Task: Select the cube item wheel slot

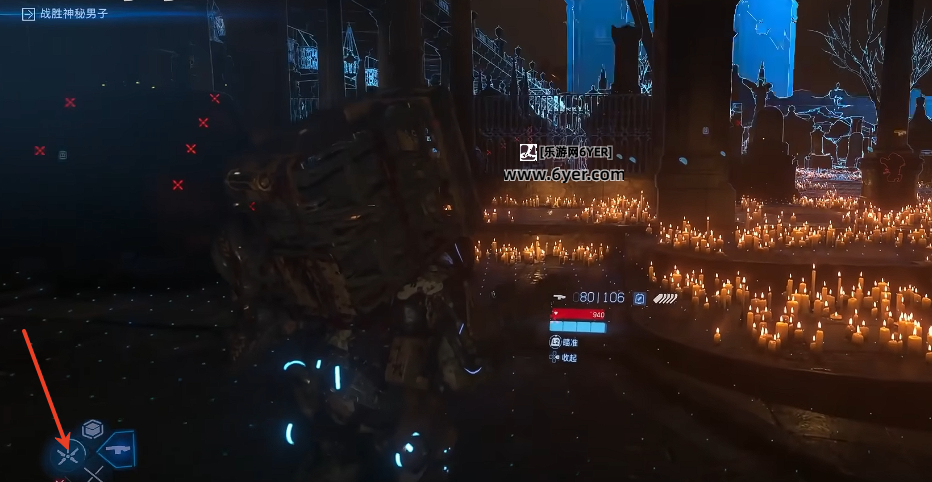Action: click(x=93, y=429)
